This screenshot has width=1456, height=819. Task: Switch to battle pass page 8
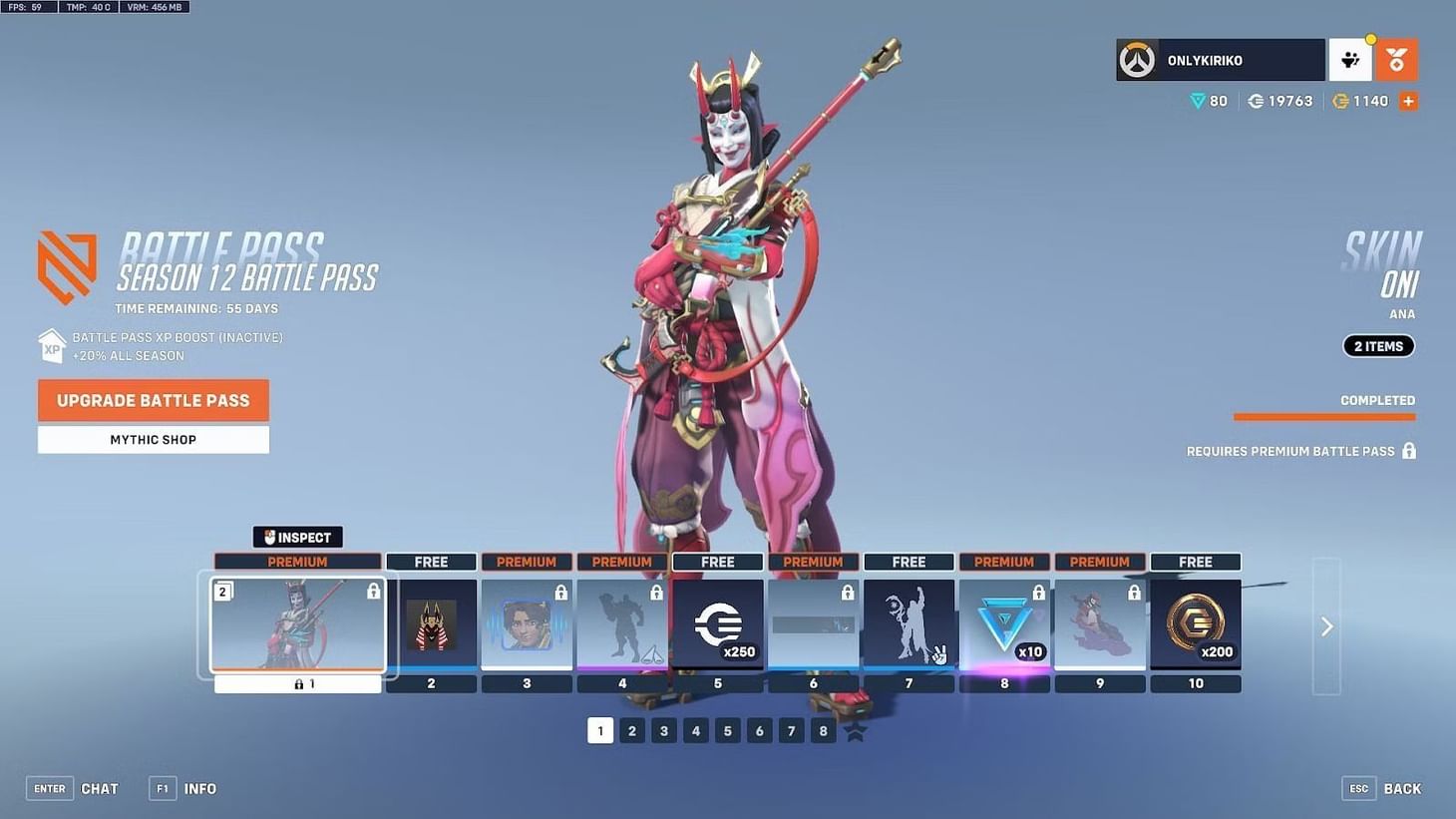pos(823,730)
